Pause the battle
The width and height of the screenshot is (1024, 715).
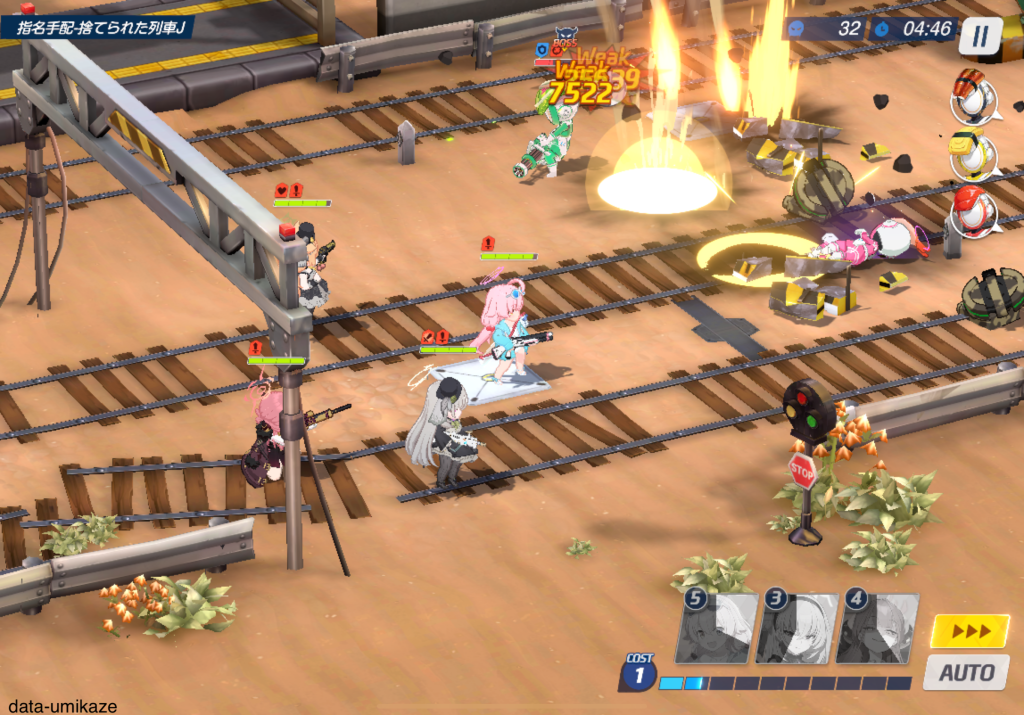(x=980, y=36)
